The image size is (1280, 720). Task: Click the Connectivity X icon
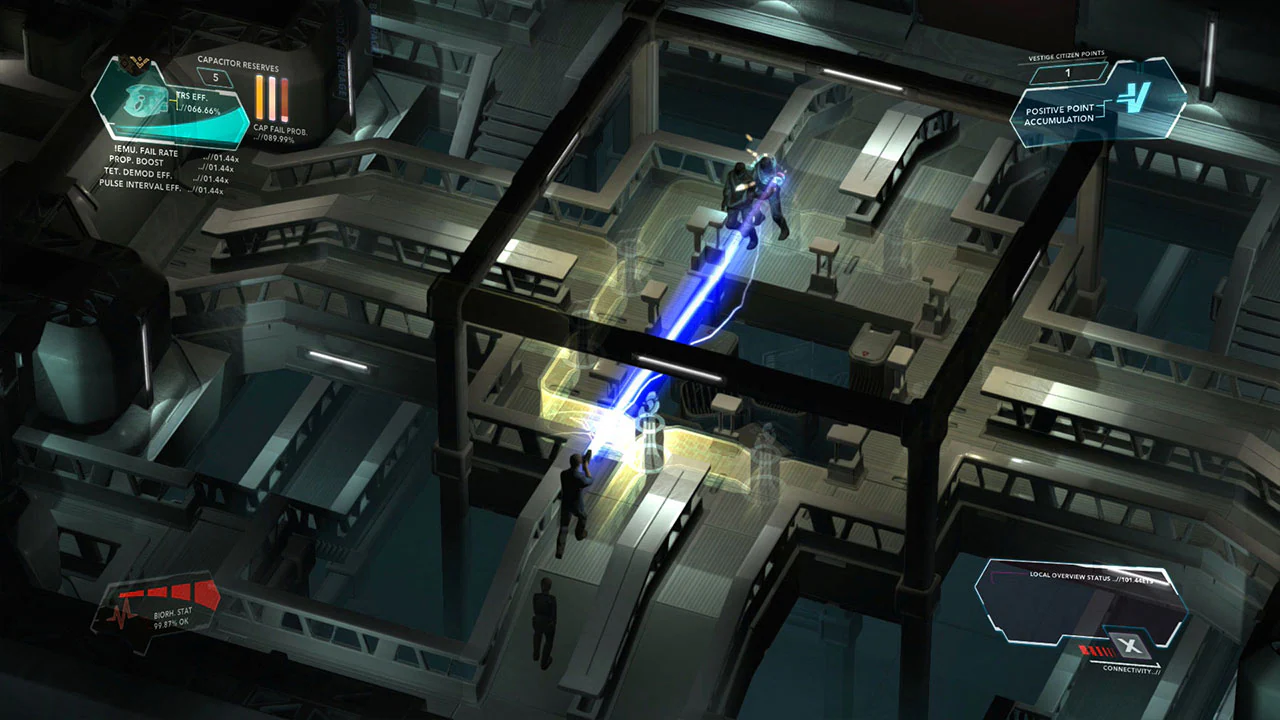[1129, 644]
